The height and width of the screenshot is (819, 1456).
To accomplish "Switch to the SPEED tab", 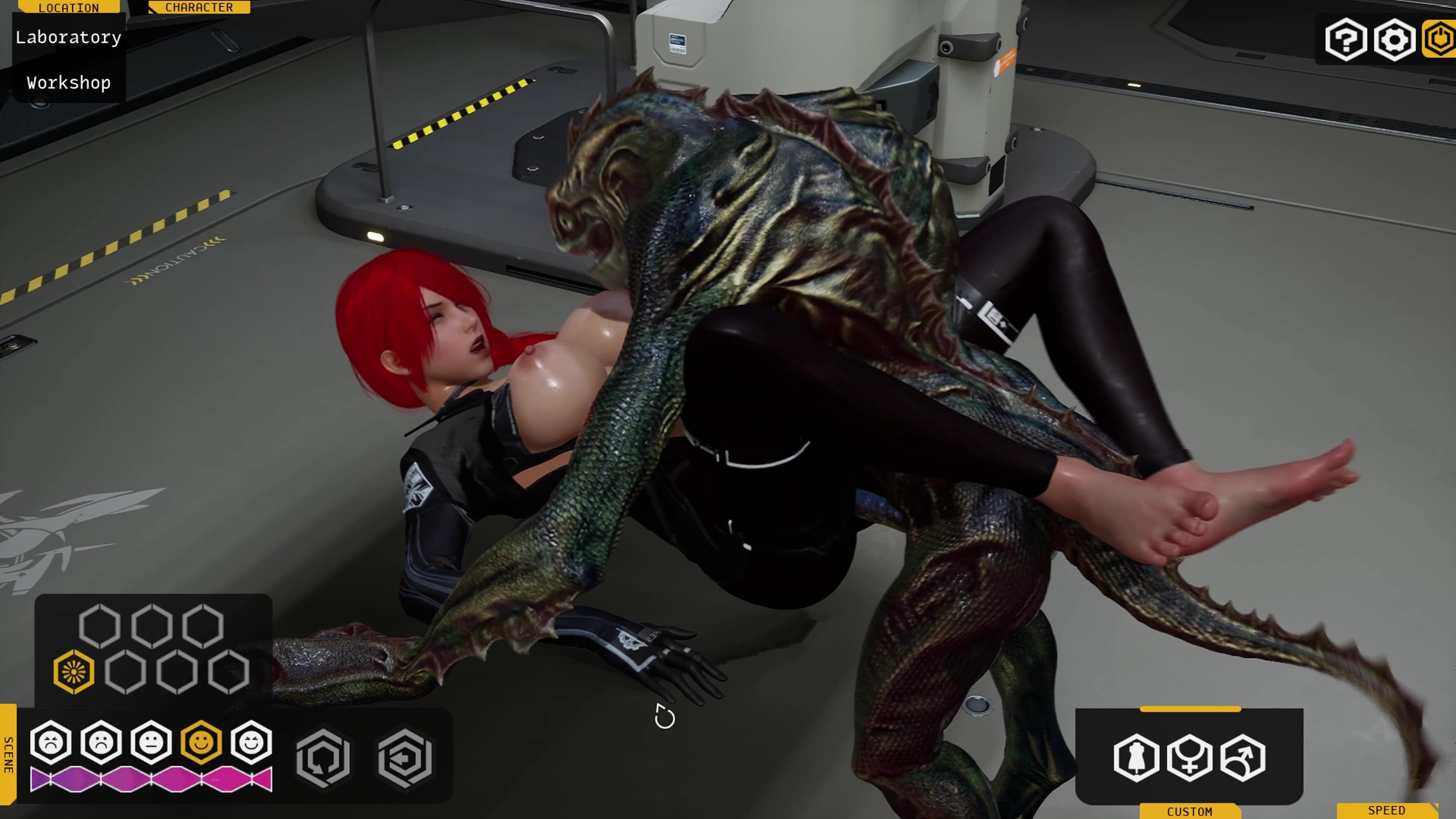I will (1386, 811).
